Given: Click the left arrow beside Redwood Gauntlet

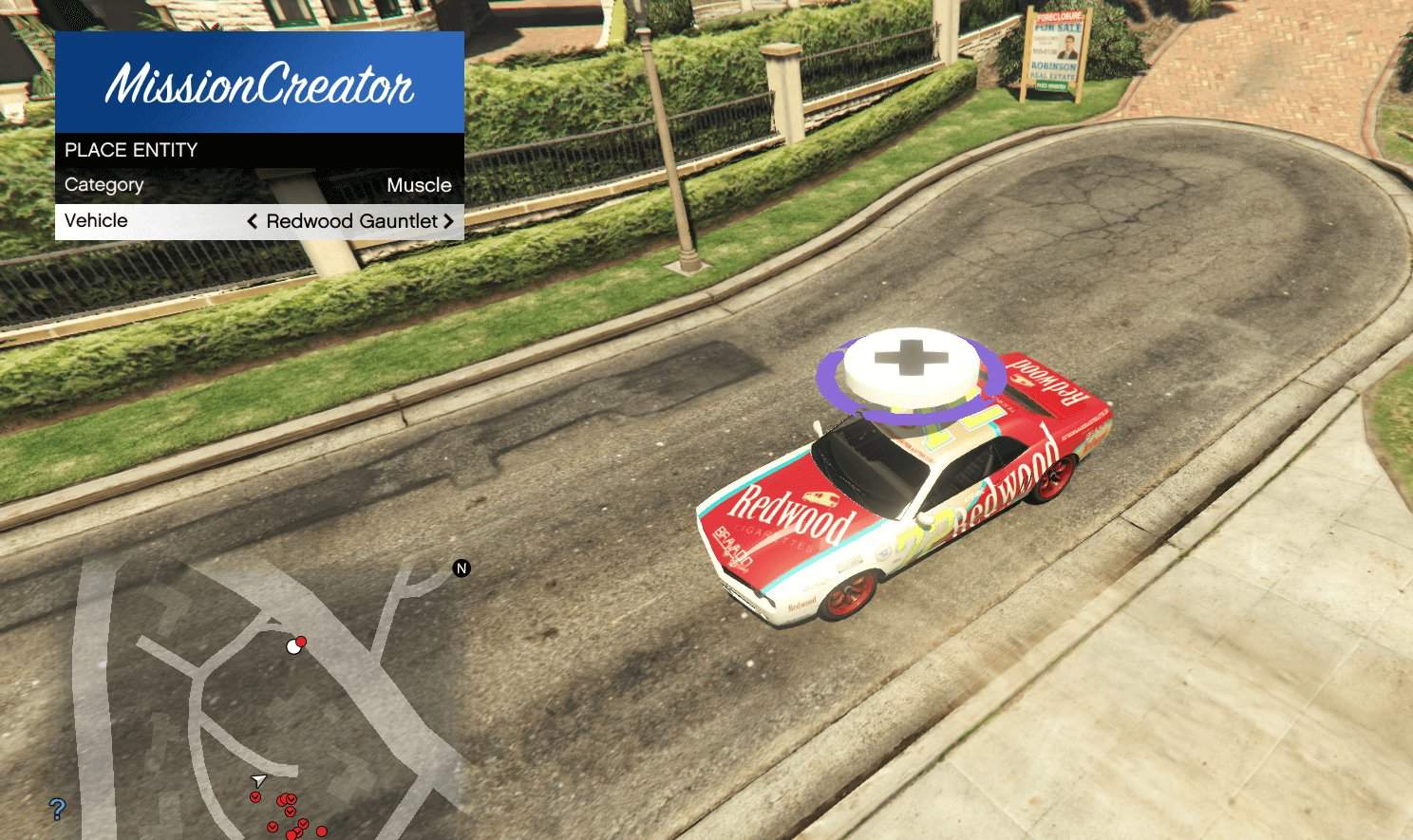Looking at the screenshot, I should click(253, 221).
